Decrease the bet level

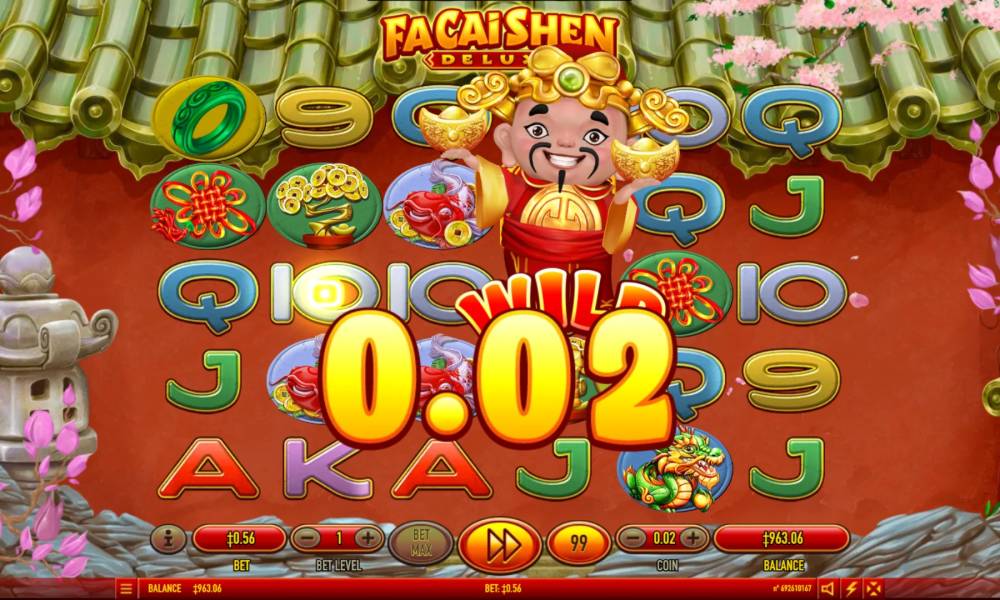[x=307, y=539]
